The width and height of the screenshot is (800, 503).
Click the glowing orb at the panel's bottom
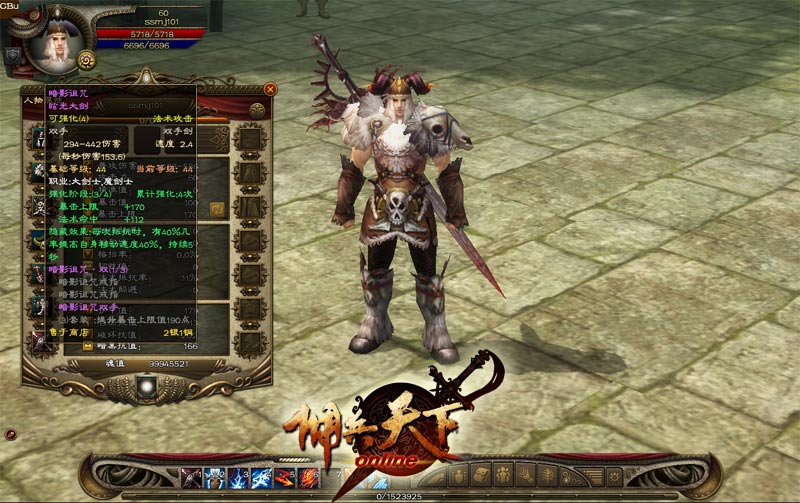[148, 383]
